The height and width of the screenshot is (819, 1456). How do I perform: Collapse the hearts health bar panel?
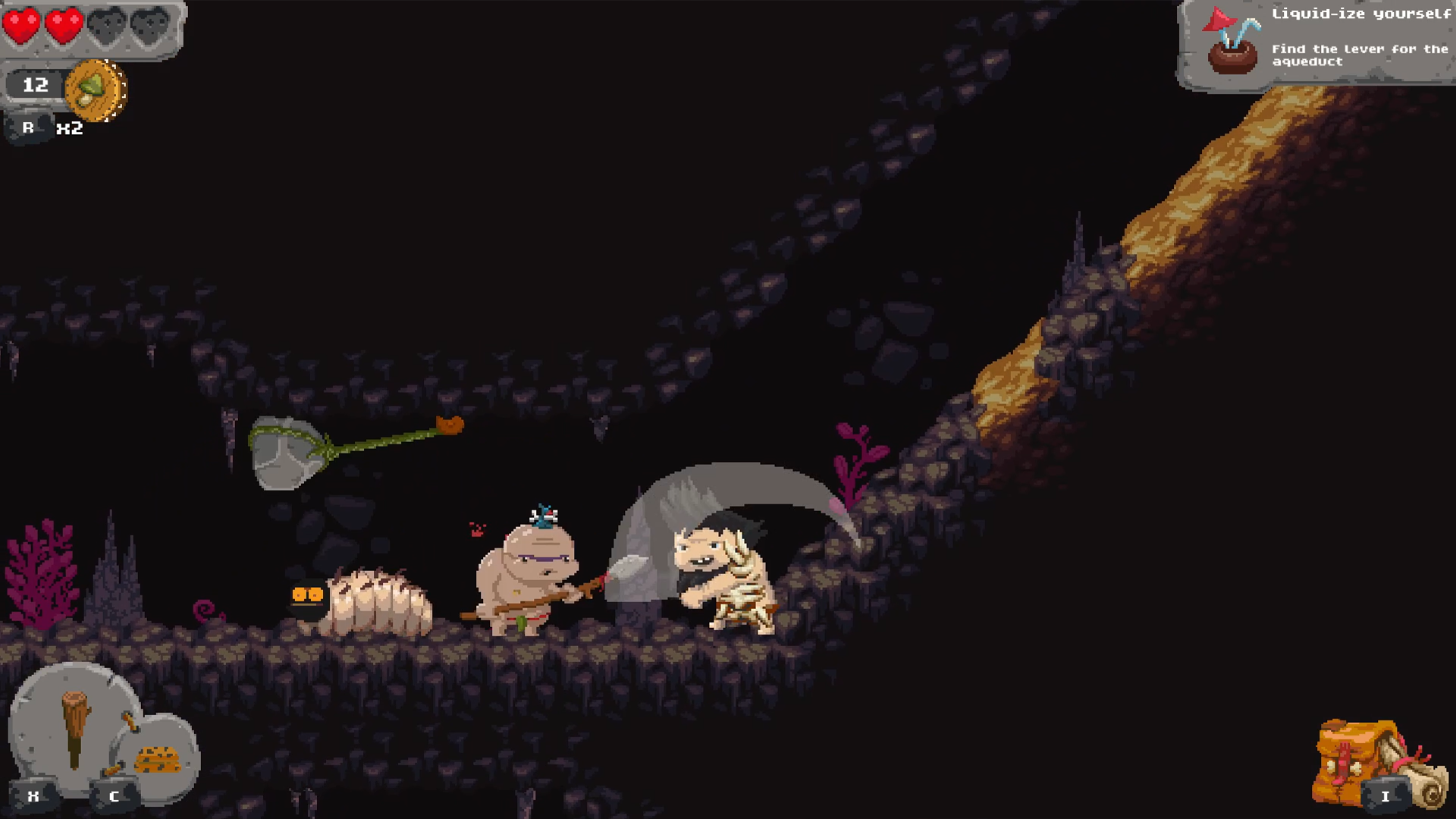[91, 27]
